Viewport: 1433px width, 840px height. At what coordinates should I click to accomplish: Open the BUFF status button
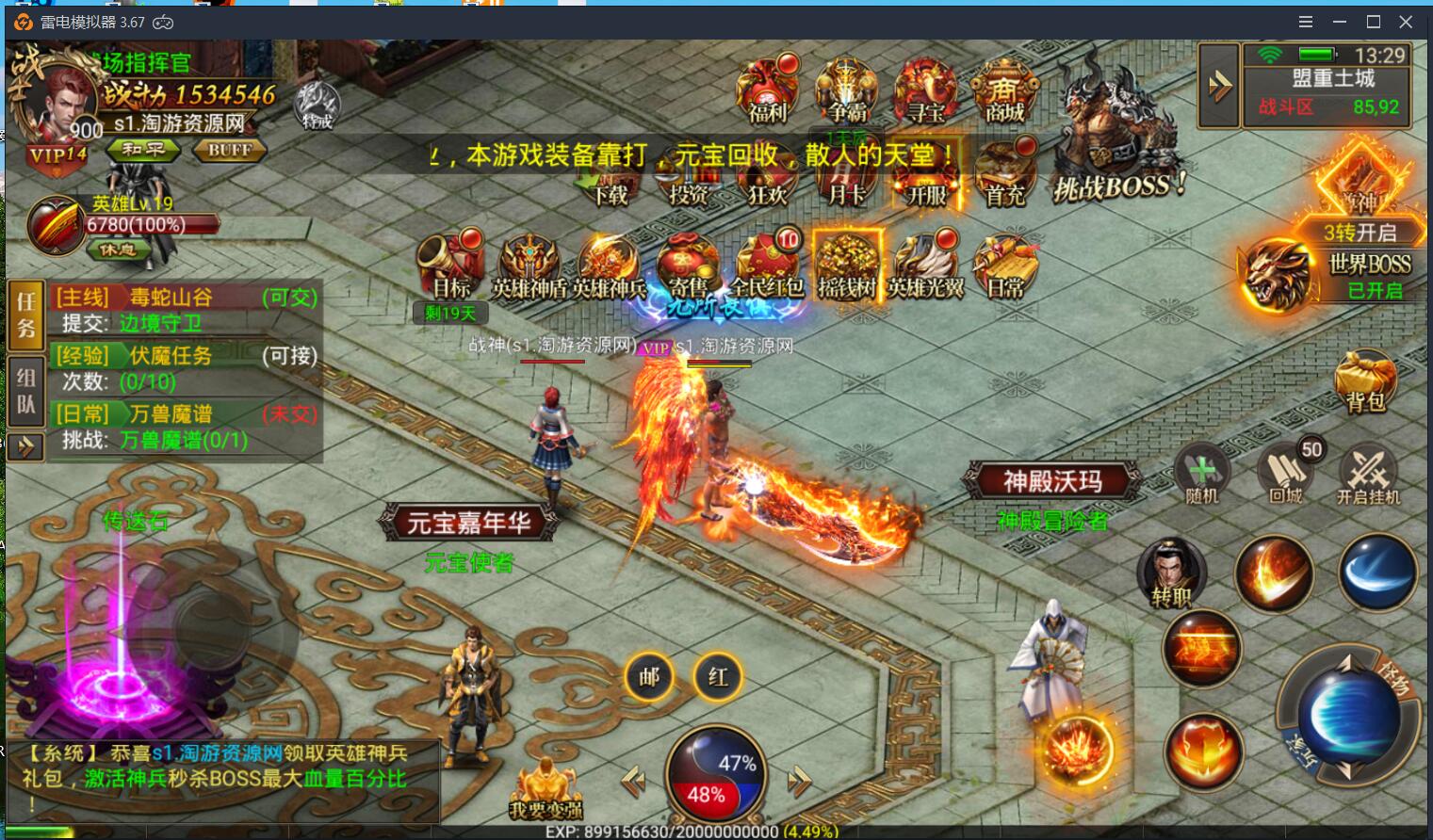tap(230, 150)
